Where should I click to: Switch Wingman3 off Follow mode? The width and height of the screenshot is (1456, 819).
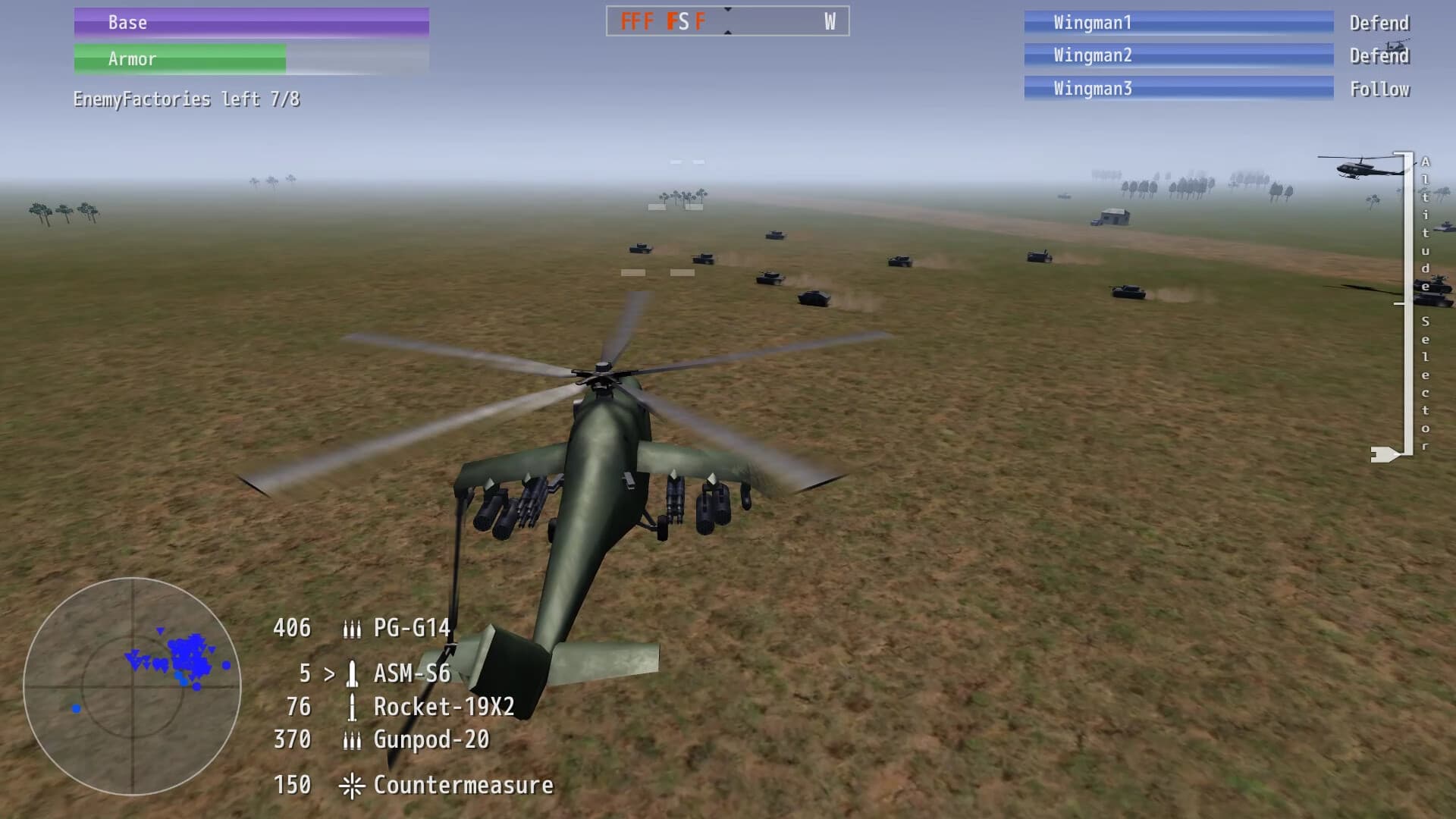1380,89
